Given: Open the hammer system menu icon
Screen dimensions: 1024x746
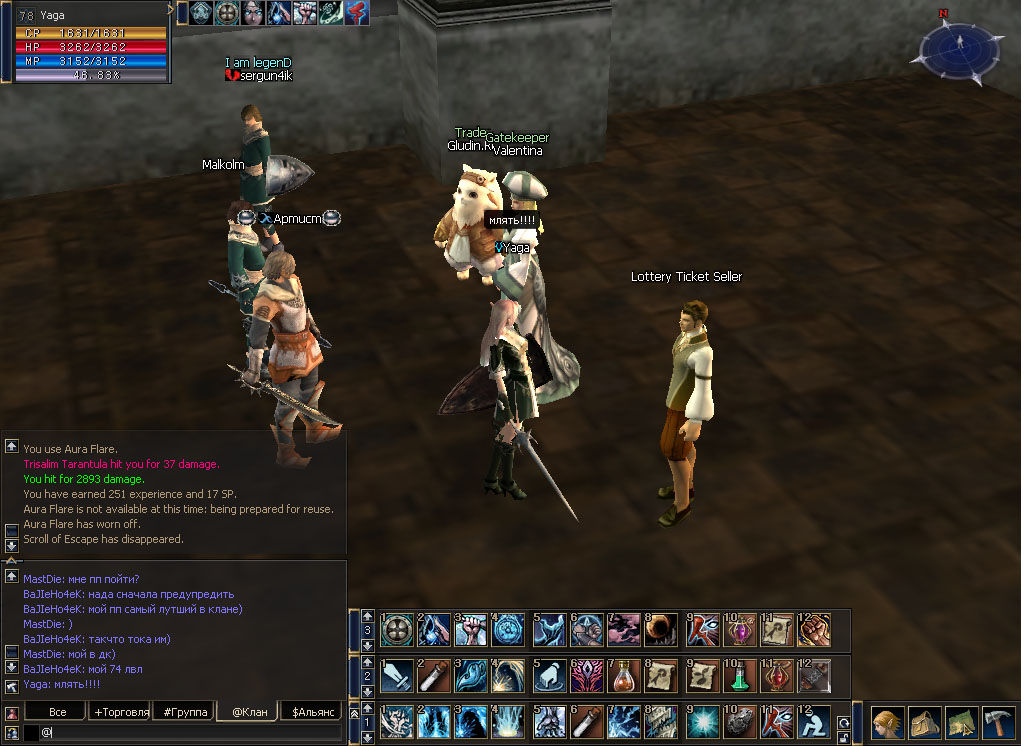Looking at the screenshot, I should [x=999, y=723].
